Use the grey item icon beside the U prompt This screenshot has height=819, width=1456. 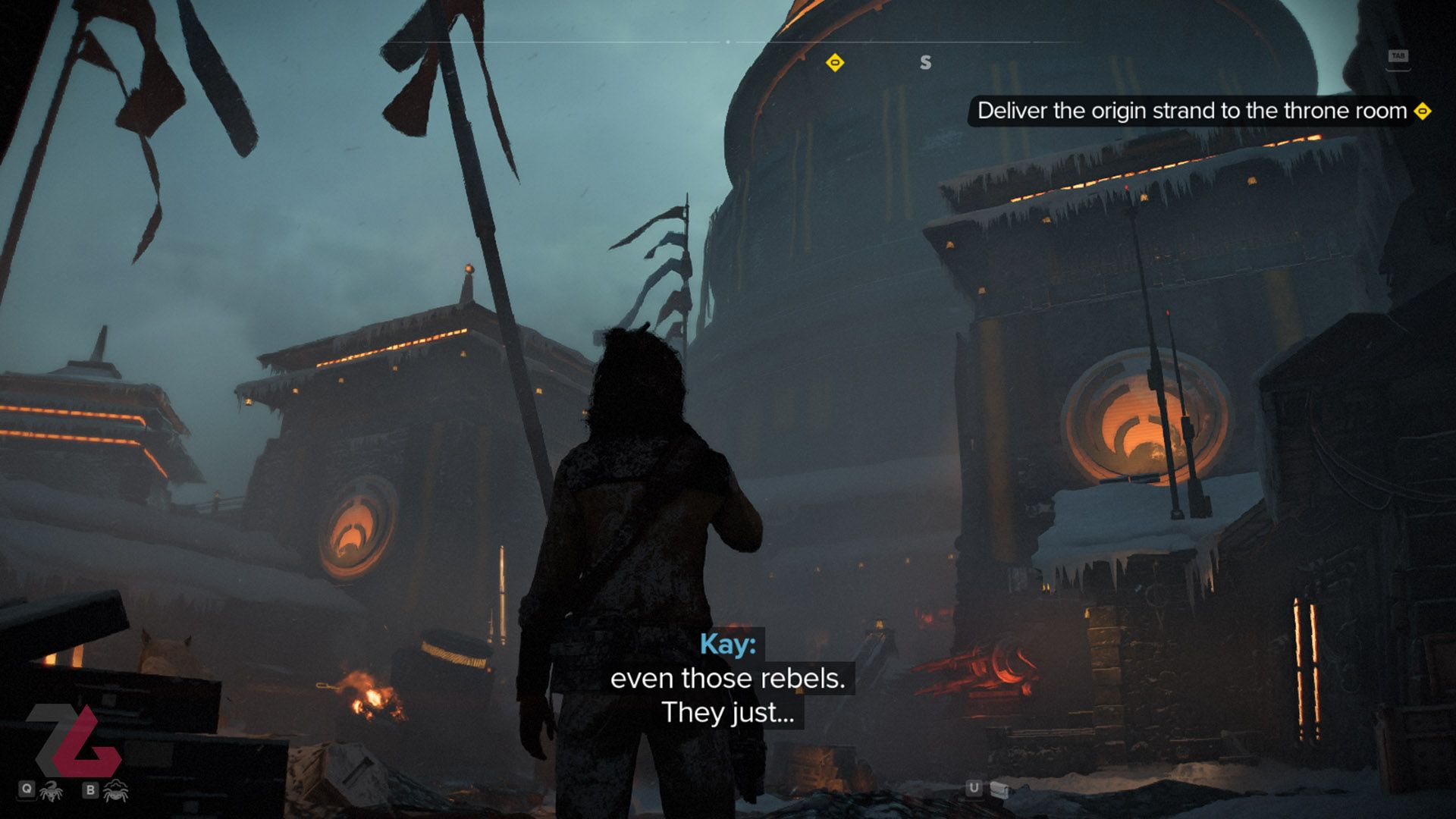(999, 789)
